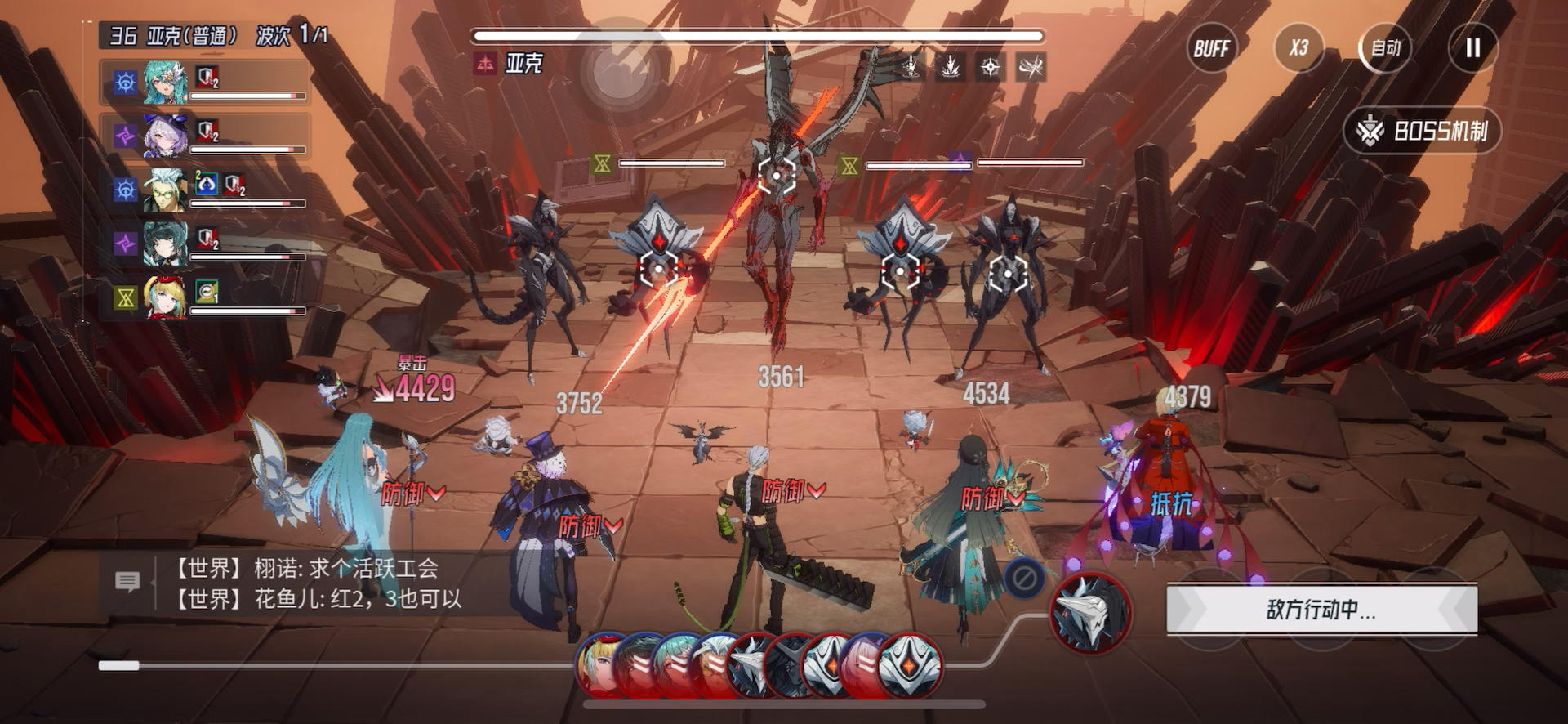The height and width of the screenshot is (724, 1568).
Task: Select the glasses-wearing party member portrait
Action: pyautogui.click(x=165, y=190)
